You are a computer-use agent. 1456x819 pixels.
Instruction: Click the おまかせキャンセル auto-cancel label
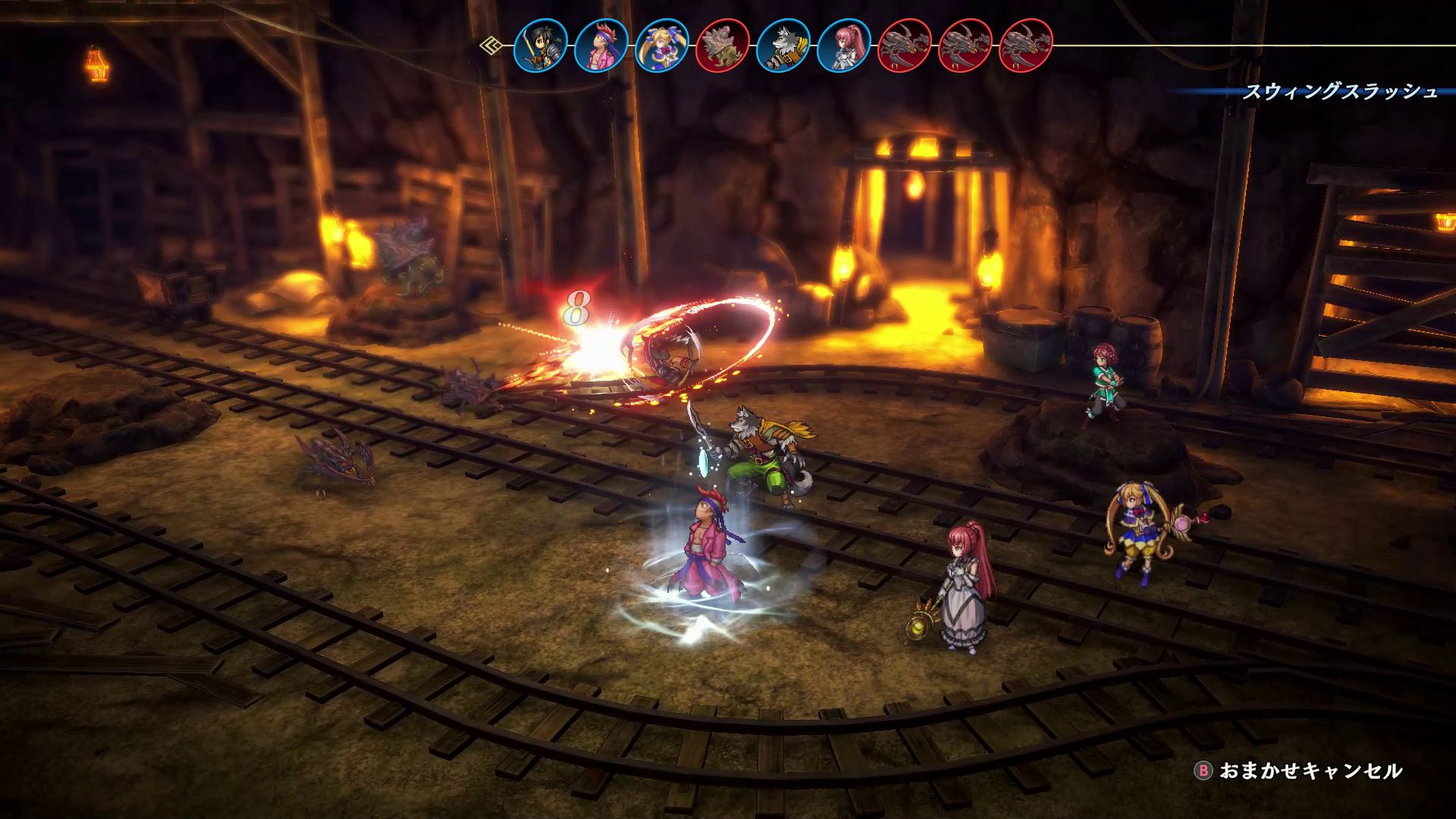tap(1310, 771)
